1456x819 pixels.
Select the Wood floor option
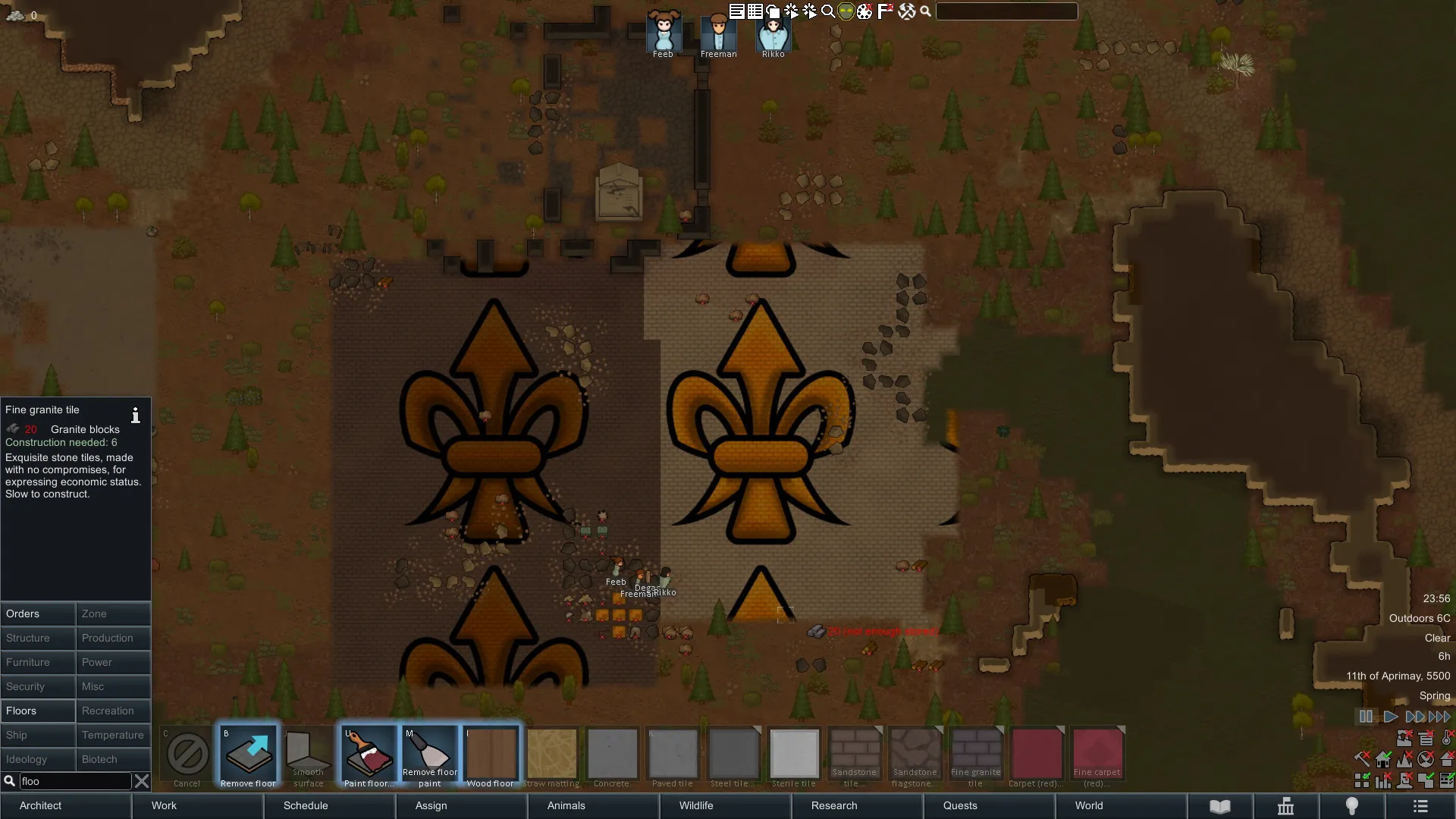491,756
